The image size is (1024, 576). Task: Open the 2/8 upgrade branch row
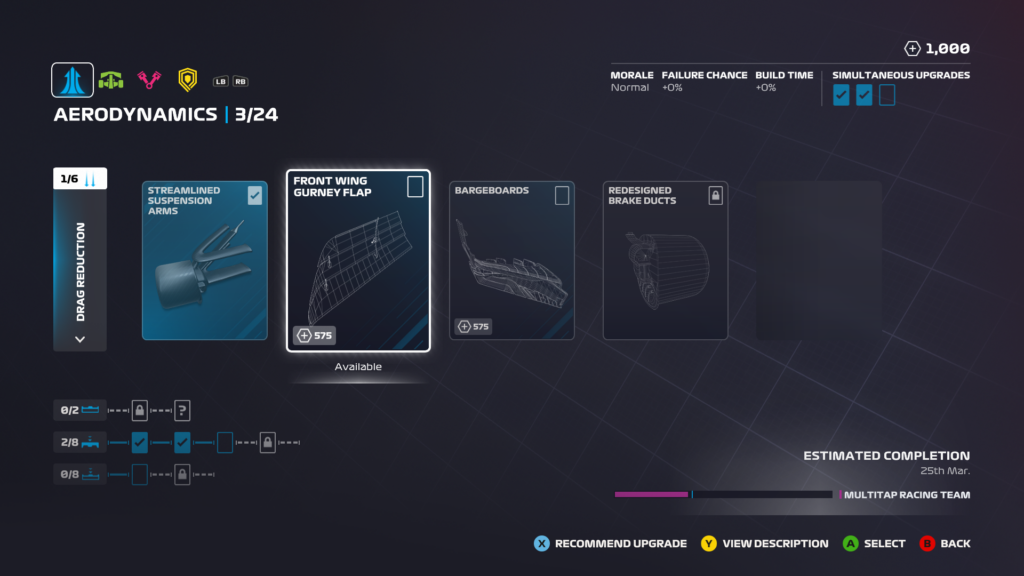80,442
